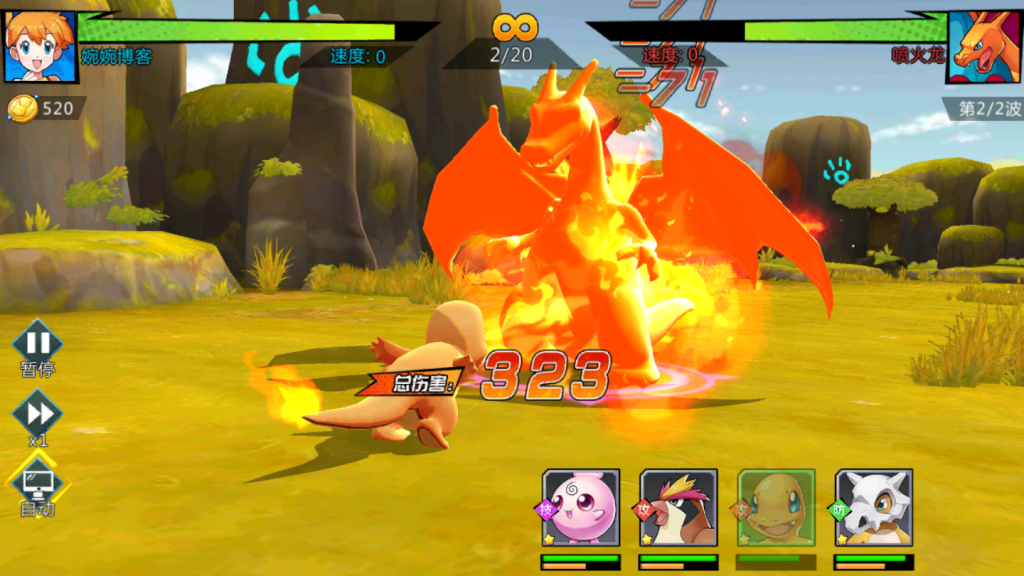Pick the Cubone team portrait

[x=874, y=508]
